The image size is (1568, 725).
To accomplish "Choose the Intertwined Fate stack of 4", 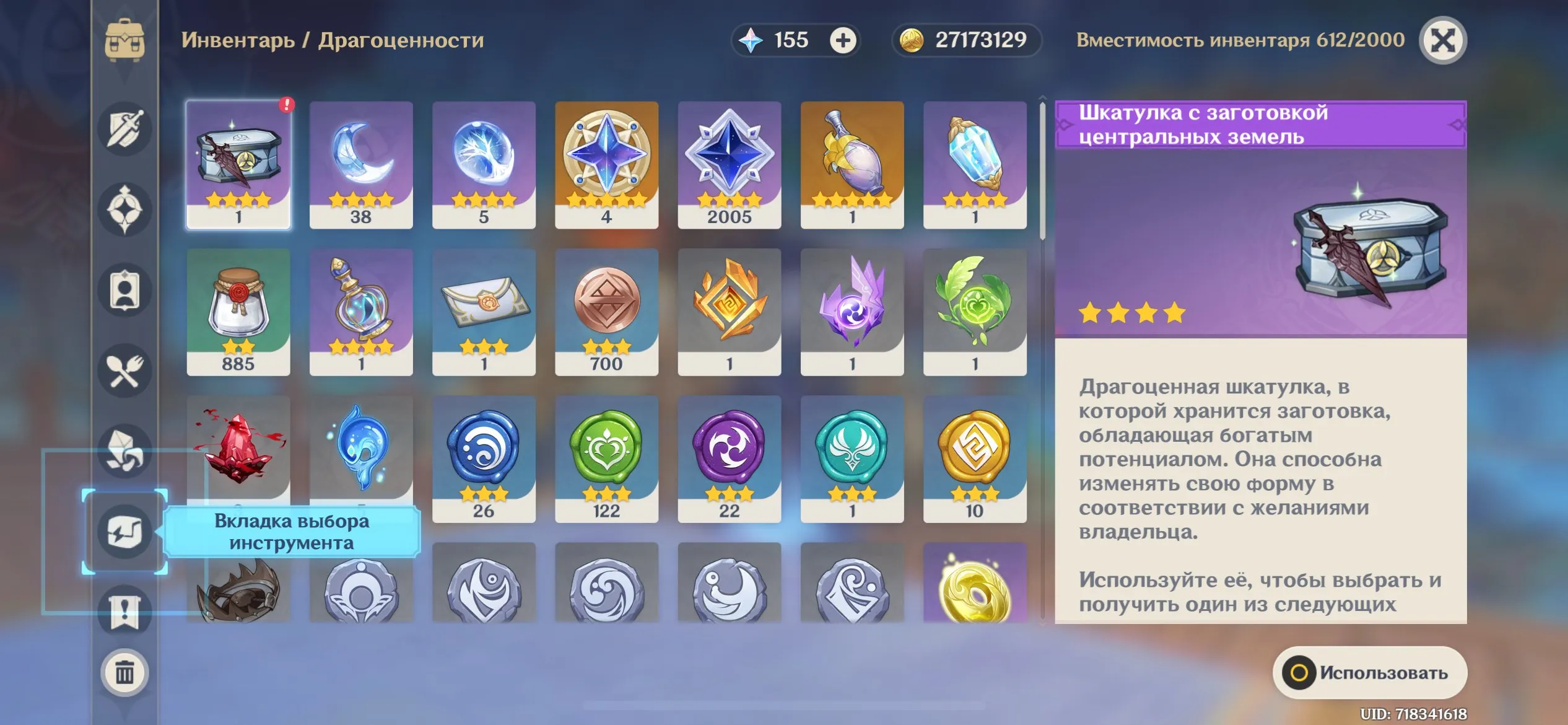I will coord(606,165).
